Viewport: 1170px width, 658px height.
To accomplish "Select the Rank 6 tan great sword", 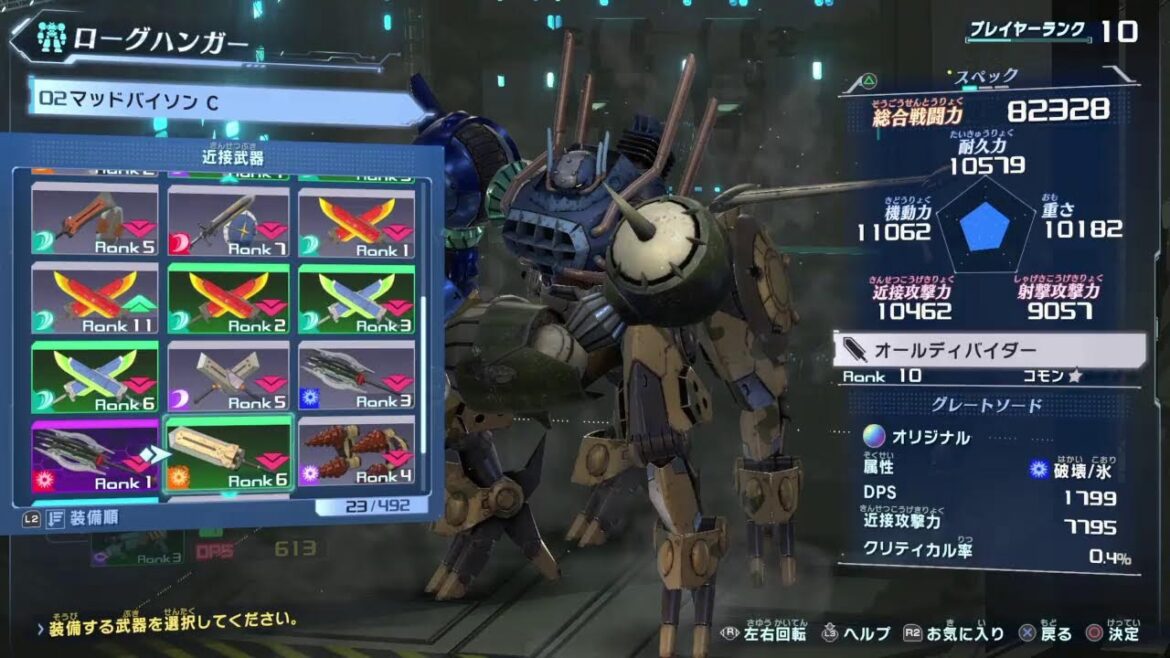I will (x=229, y=456).
